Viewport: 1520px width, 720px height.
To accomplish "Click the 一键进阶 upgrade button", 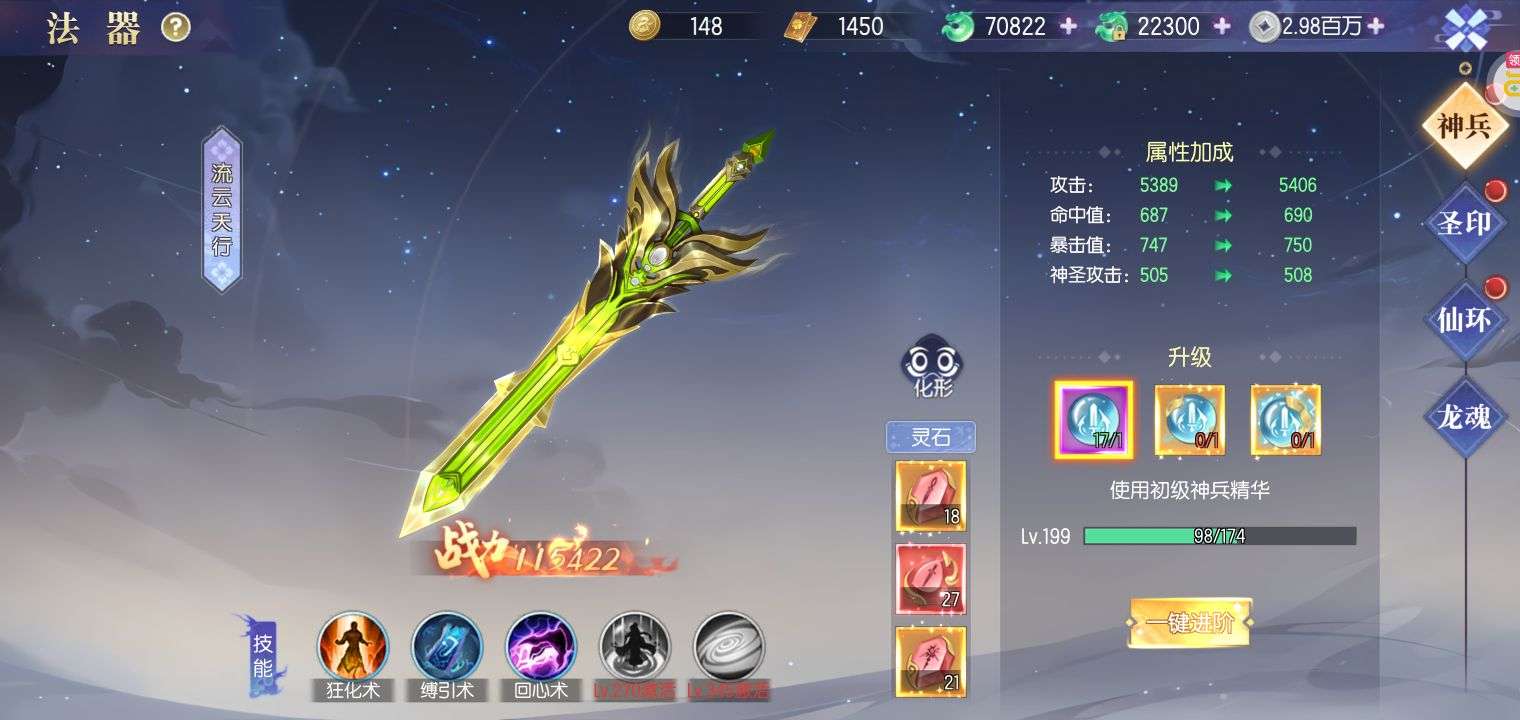I will click(1190, 623).
